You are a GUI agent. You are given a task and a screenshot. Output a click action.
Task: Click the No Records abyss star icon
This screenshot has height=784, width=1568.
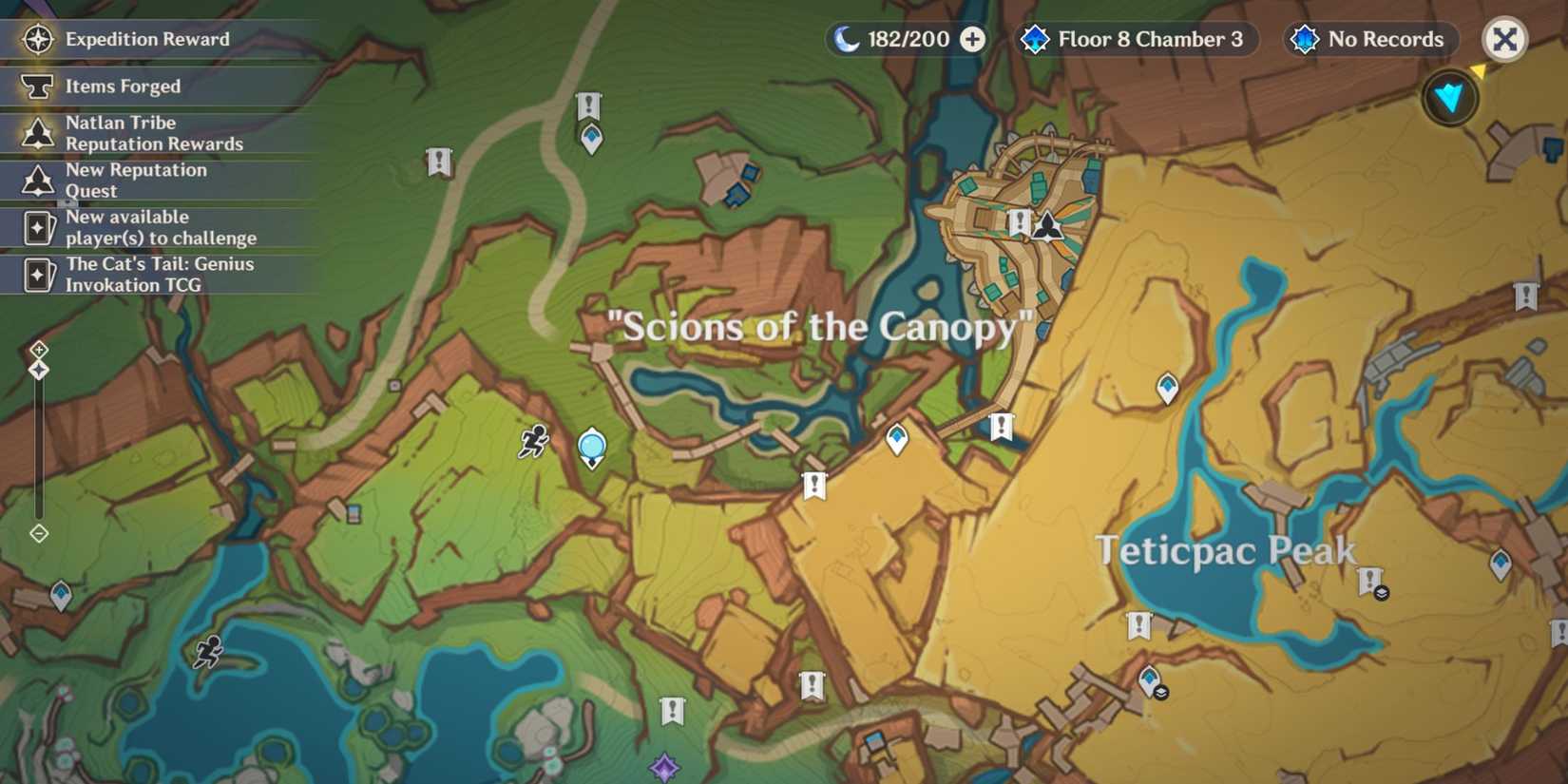[x=1302, y=40]
